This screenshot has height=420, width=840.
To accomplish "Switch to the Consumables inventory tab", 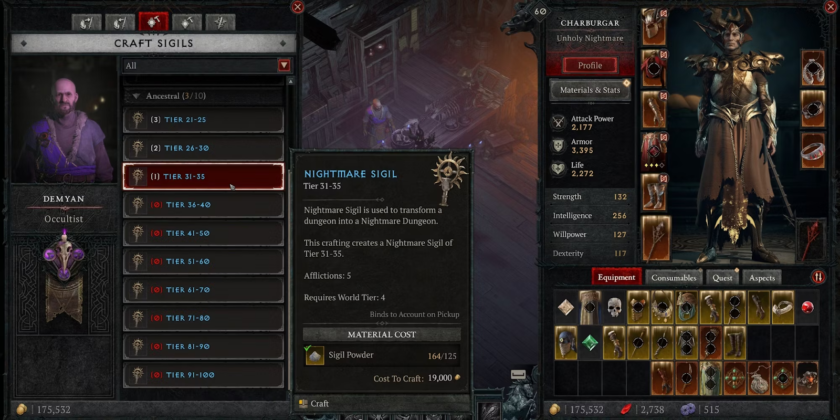I will click(673, 278).
